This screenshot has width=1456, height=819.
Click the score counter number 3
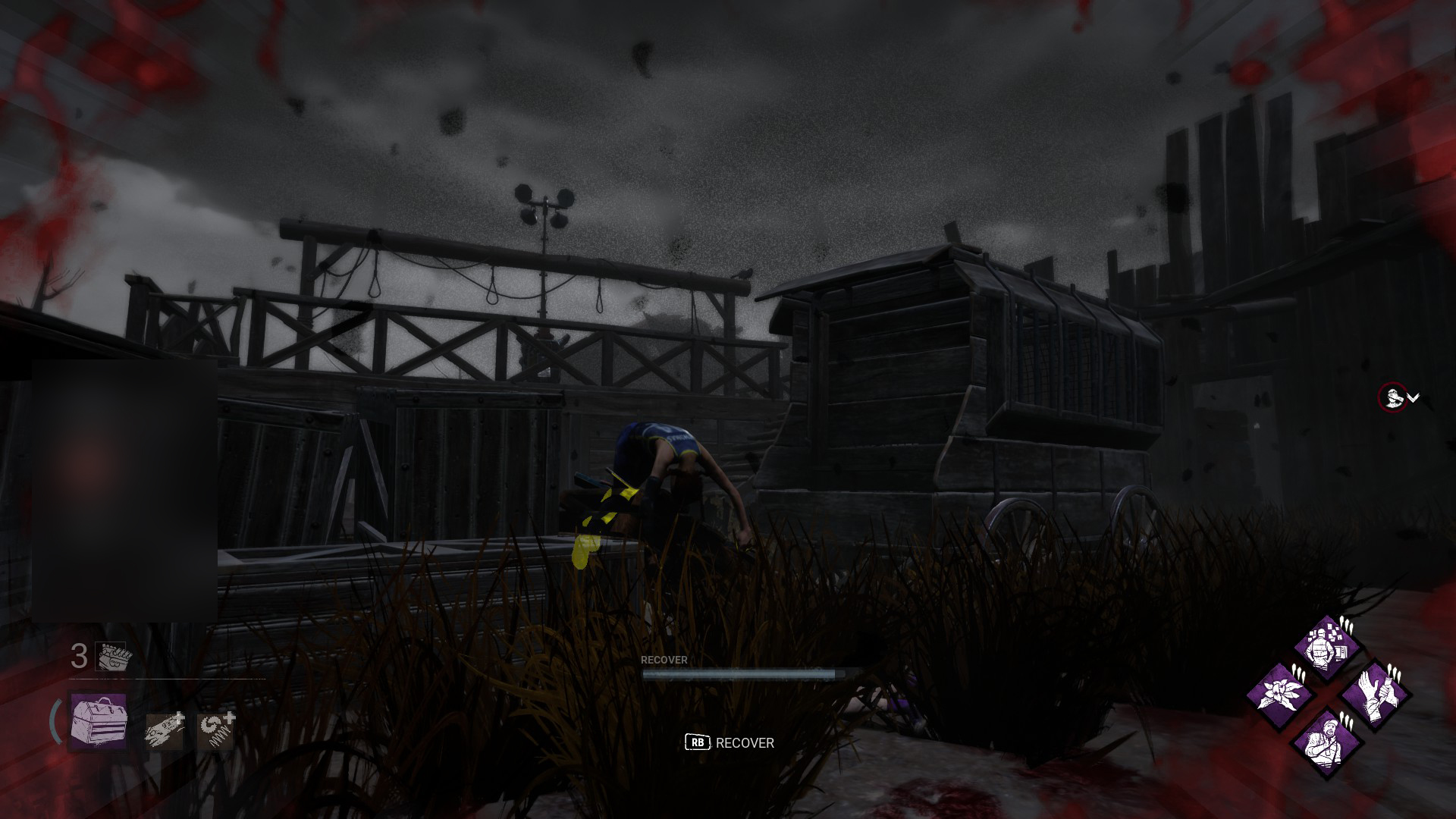78,657
